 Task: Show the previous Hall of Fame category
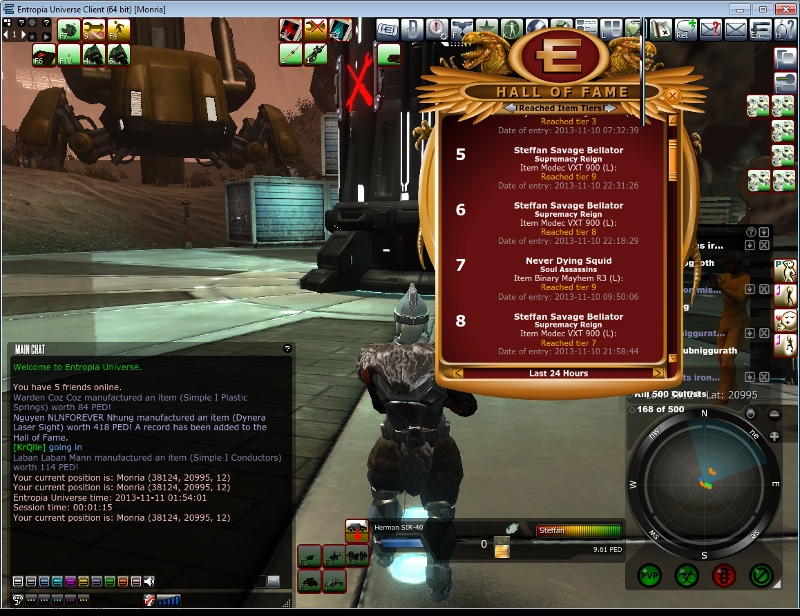pyautogui.click(x=511, y=108)
